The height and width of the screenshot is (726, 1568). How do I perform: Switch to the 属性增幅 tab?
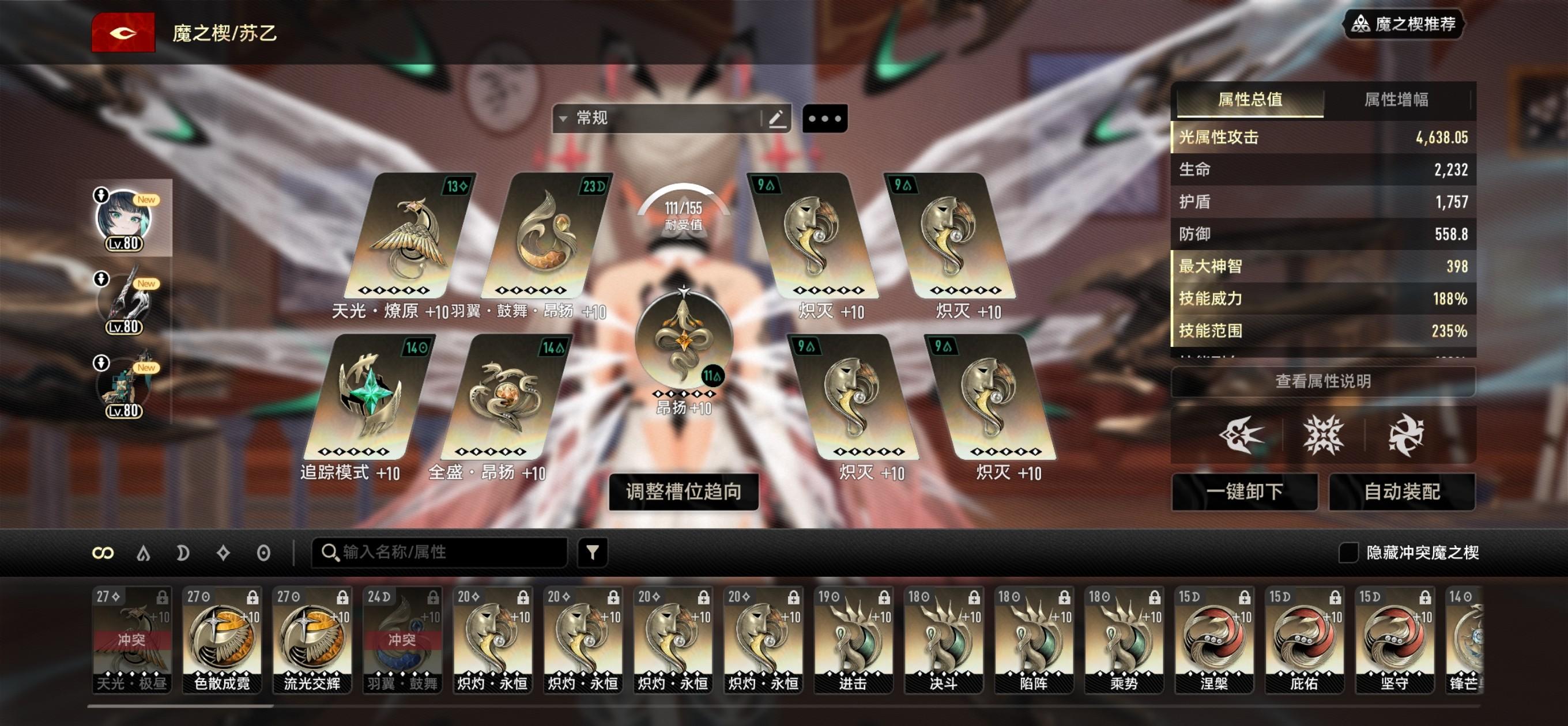(1396, 100)
